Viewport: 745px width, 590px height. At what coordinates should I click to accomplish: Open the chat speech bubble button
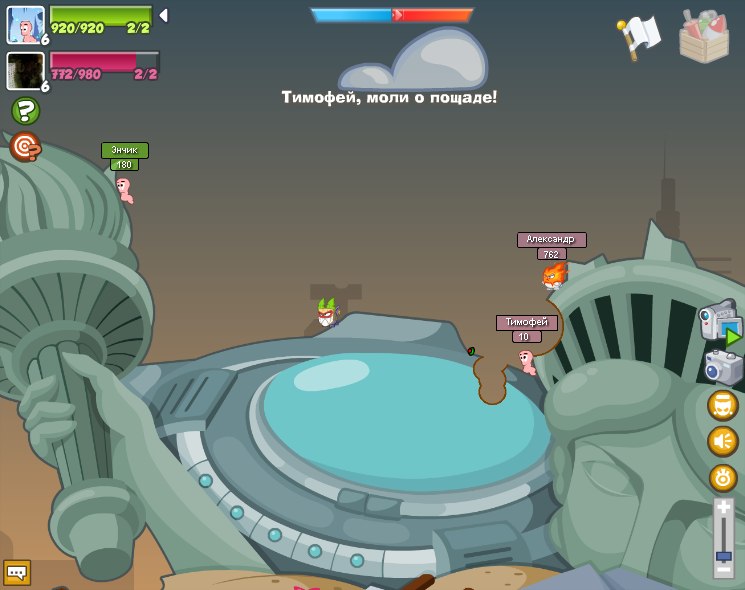click(x=17, y=573)
